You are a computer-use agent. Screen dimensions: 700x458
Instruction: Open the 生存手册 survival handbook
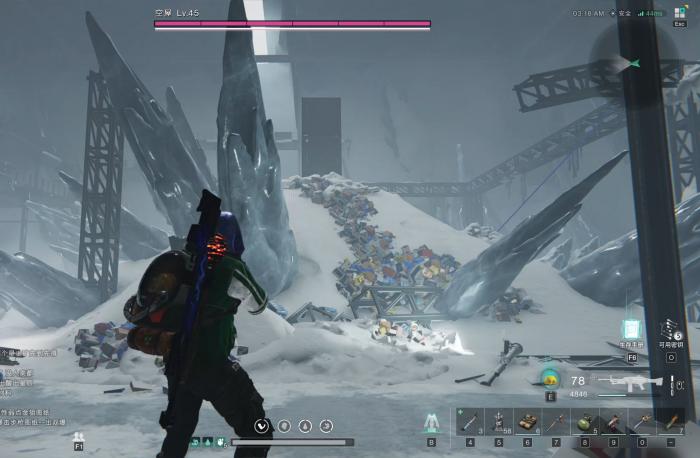coord(631,330)
